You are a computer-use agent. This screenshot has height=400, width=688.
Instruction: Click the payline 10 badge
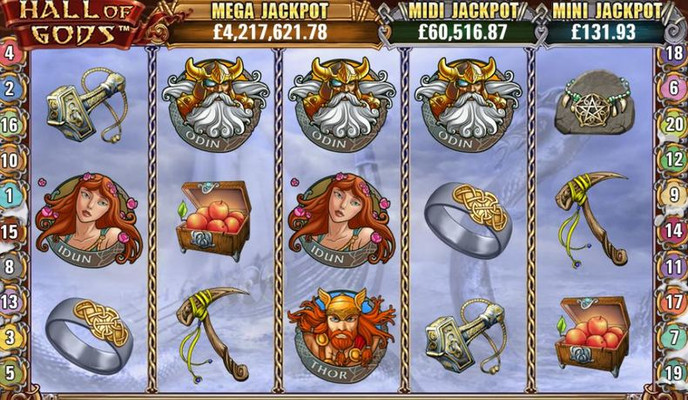[x=9, y=160]
